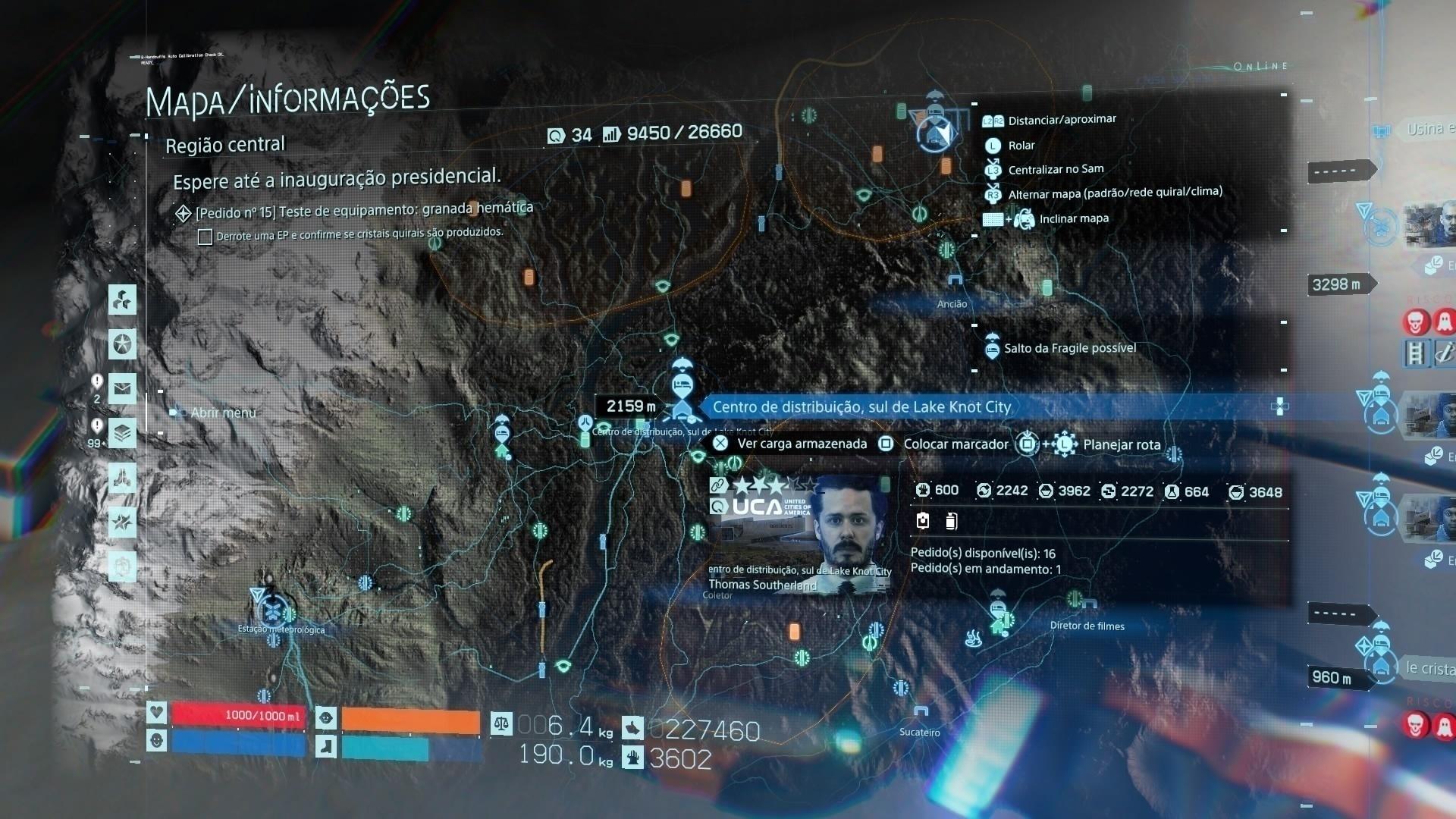The width and height of the screenshot is (1456, 819).
Task: Open Abrir menu entry
Action: [x=221, y=413]
